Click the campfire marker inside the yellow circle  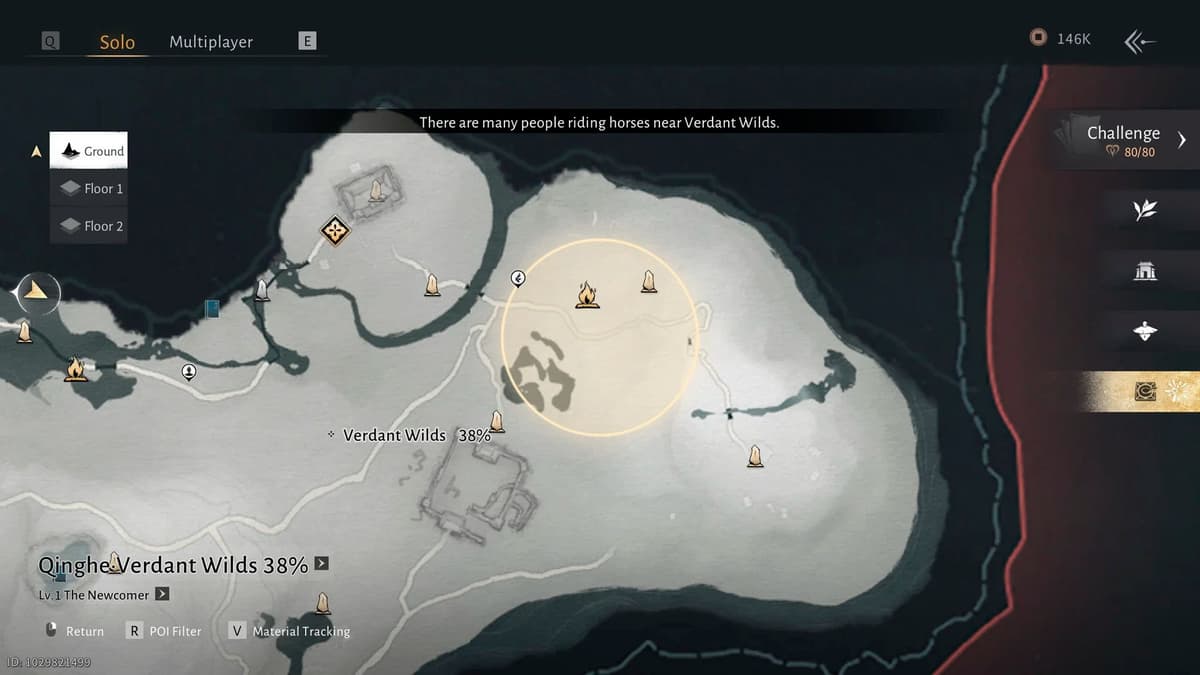coord(587,295)
